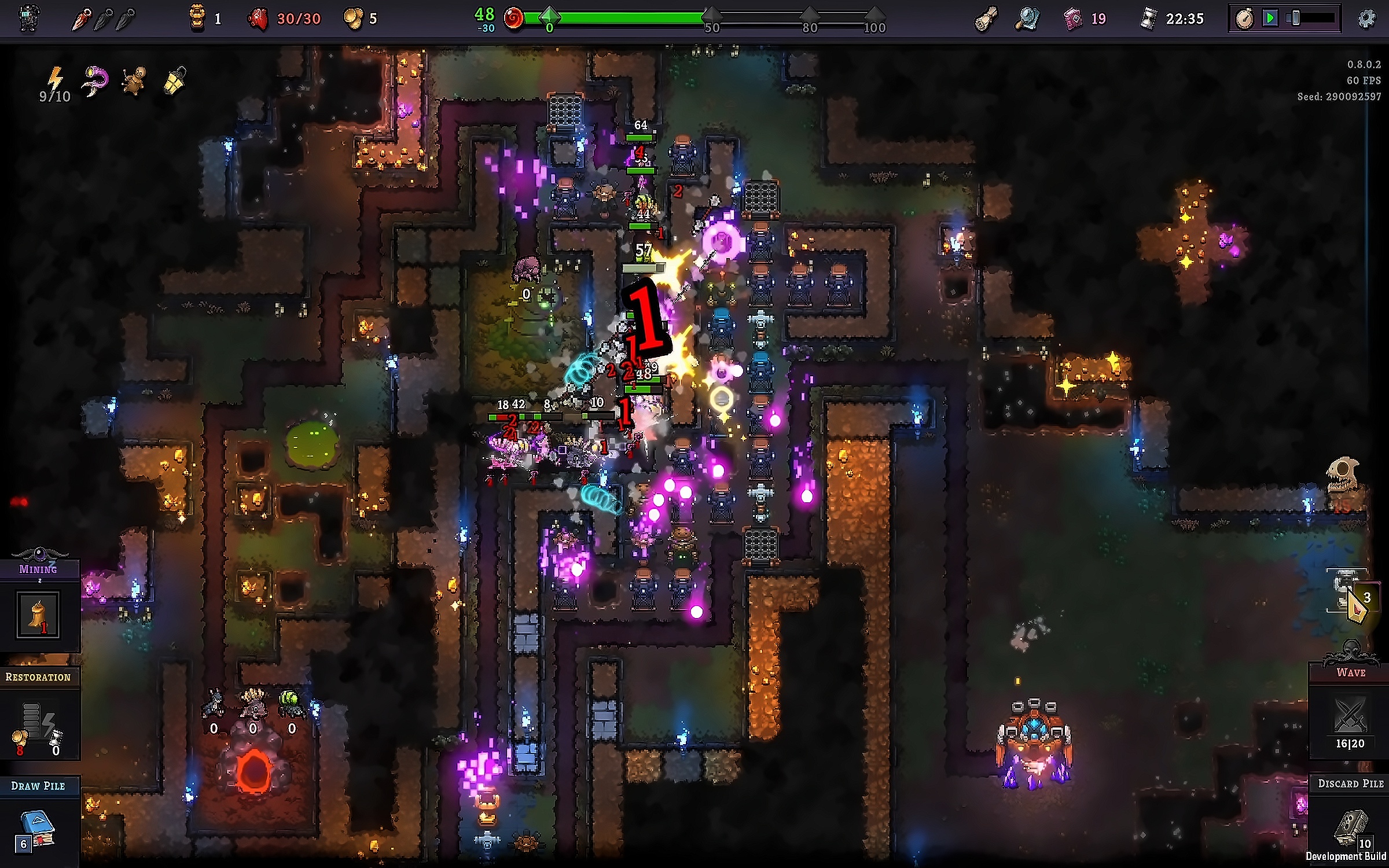This screenshot has height=868, width=1389.
Task: Select the Mining bell card slot
Action: (38, 615)
